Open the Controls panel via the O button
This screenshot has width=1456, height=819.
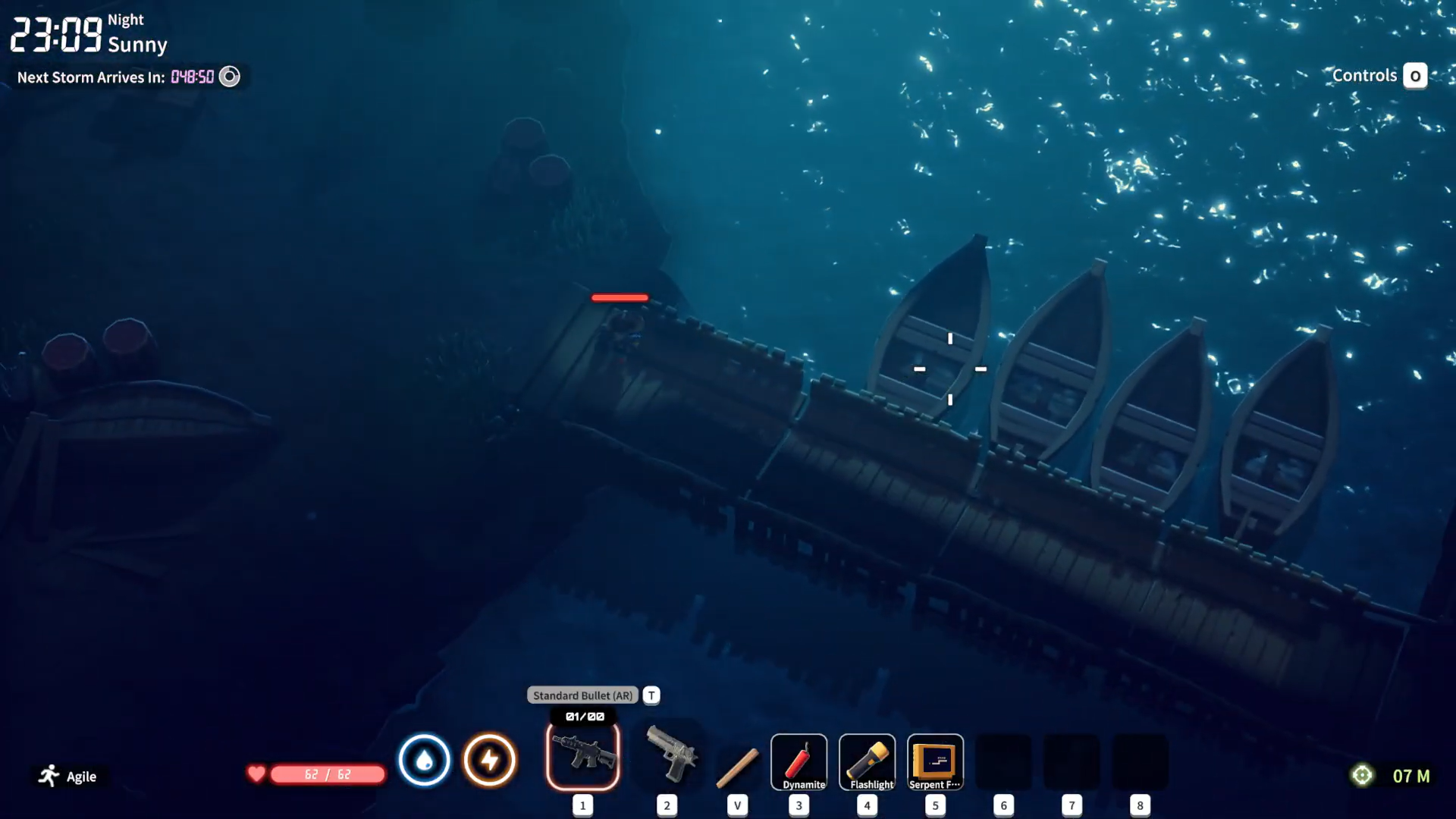click(1415, 75)
